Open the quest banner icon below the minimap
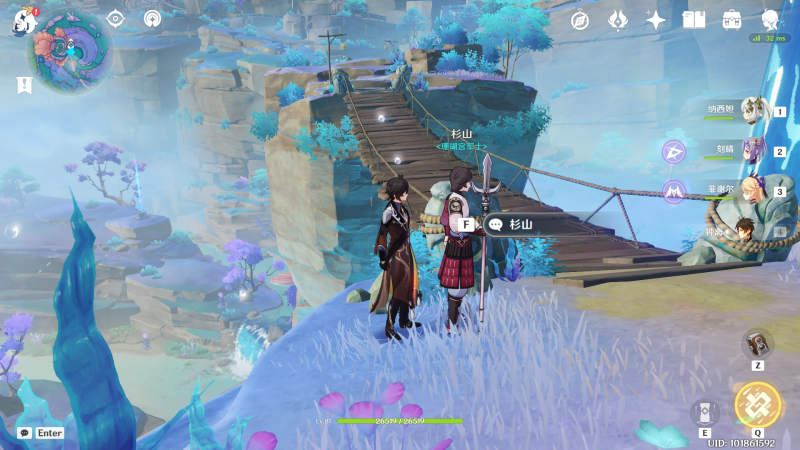The width and height of the screenshot is (800, 450). [23, 86]
